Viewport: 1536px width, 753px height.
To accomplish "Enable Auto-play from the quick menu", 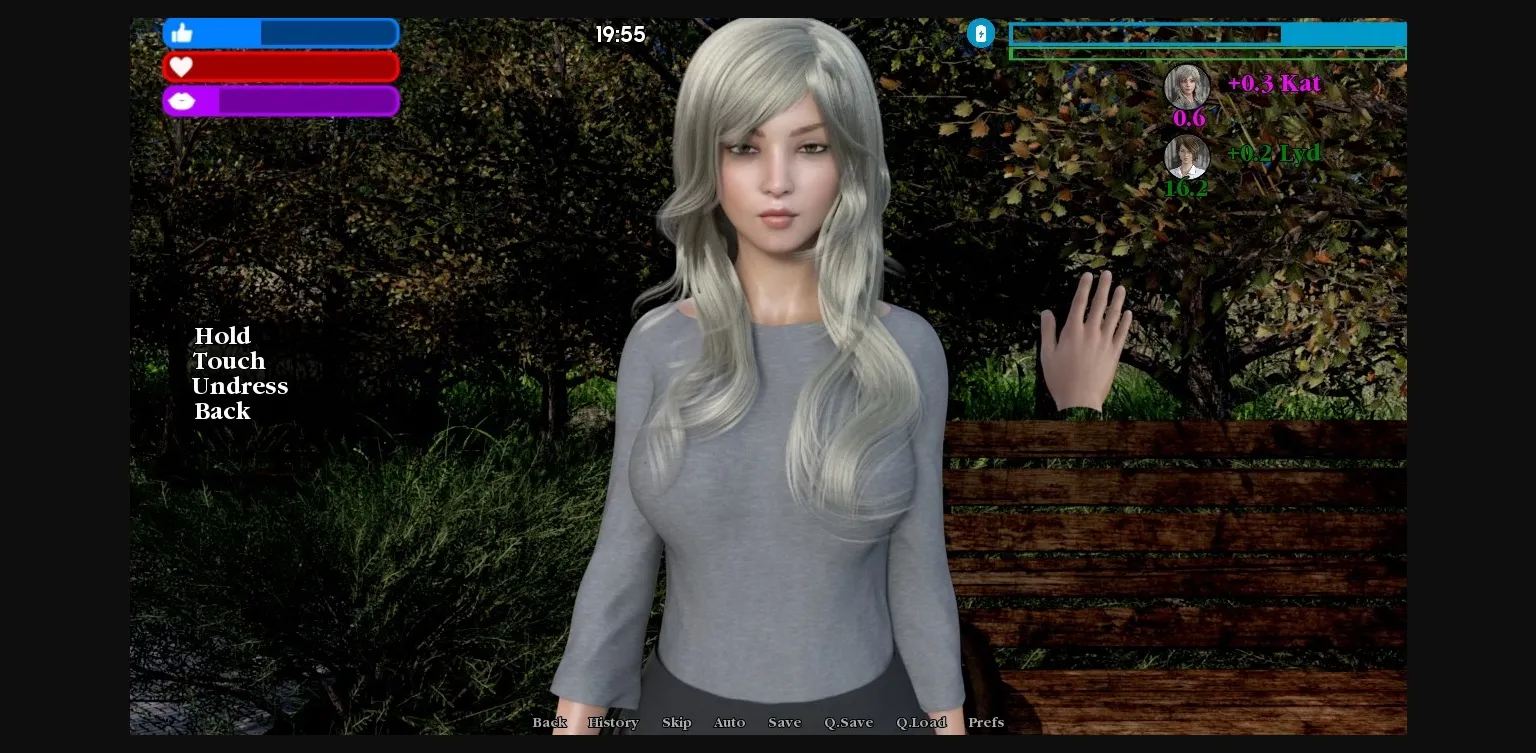I will pos(729,722).
